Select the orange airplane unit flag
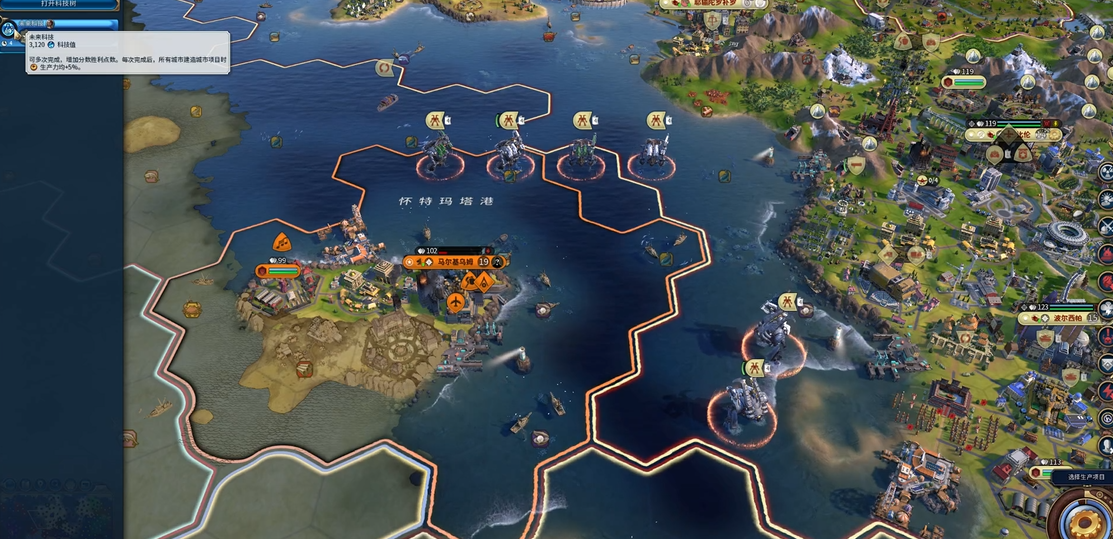The width and height of the screenshot is (1113, 539). click(x=456, y=302)
